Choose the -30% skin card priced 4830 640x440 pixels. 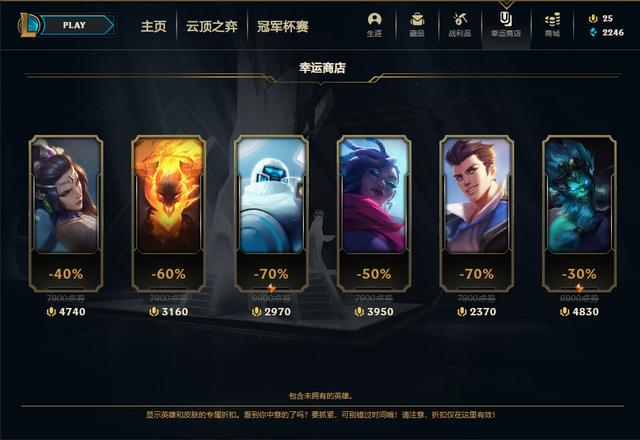[x=580, y=212]
